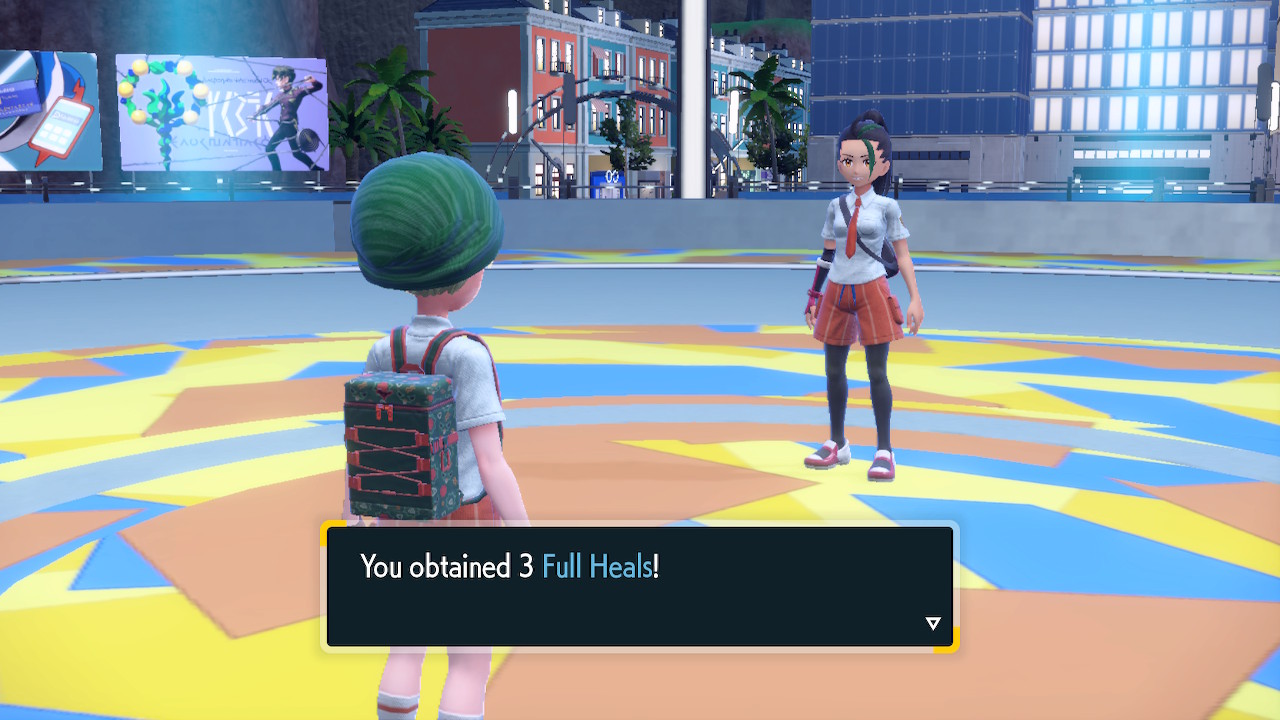Click the "You obtained 3 Full Heals" dialogue box
1280x720 pixels.
point(640,586)
